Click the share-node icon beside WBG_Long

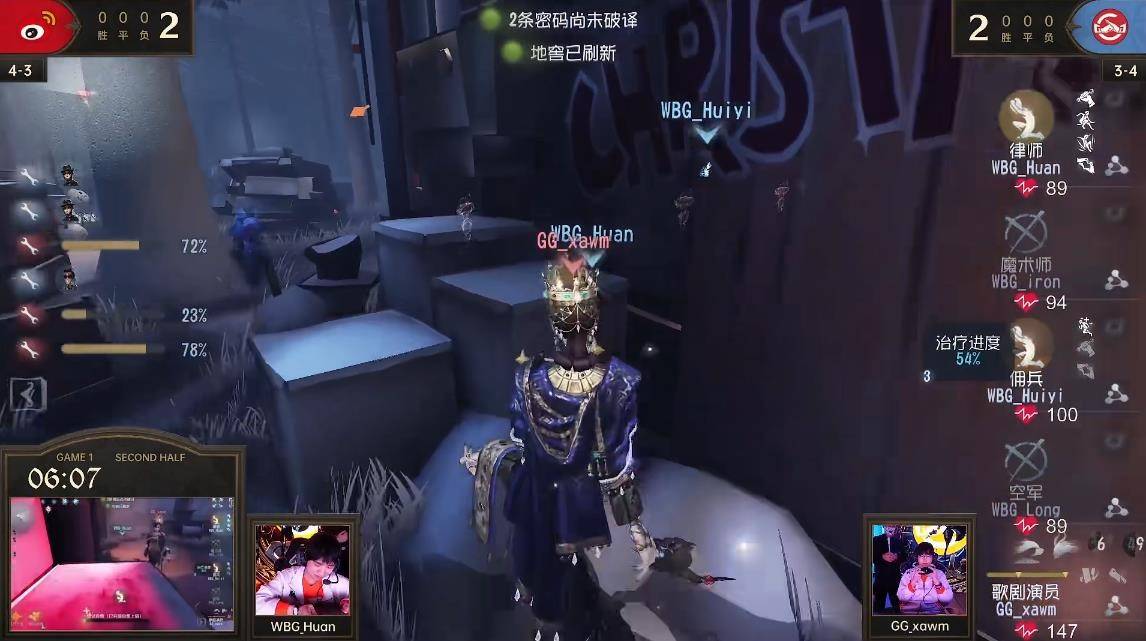pos(1116,508)
